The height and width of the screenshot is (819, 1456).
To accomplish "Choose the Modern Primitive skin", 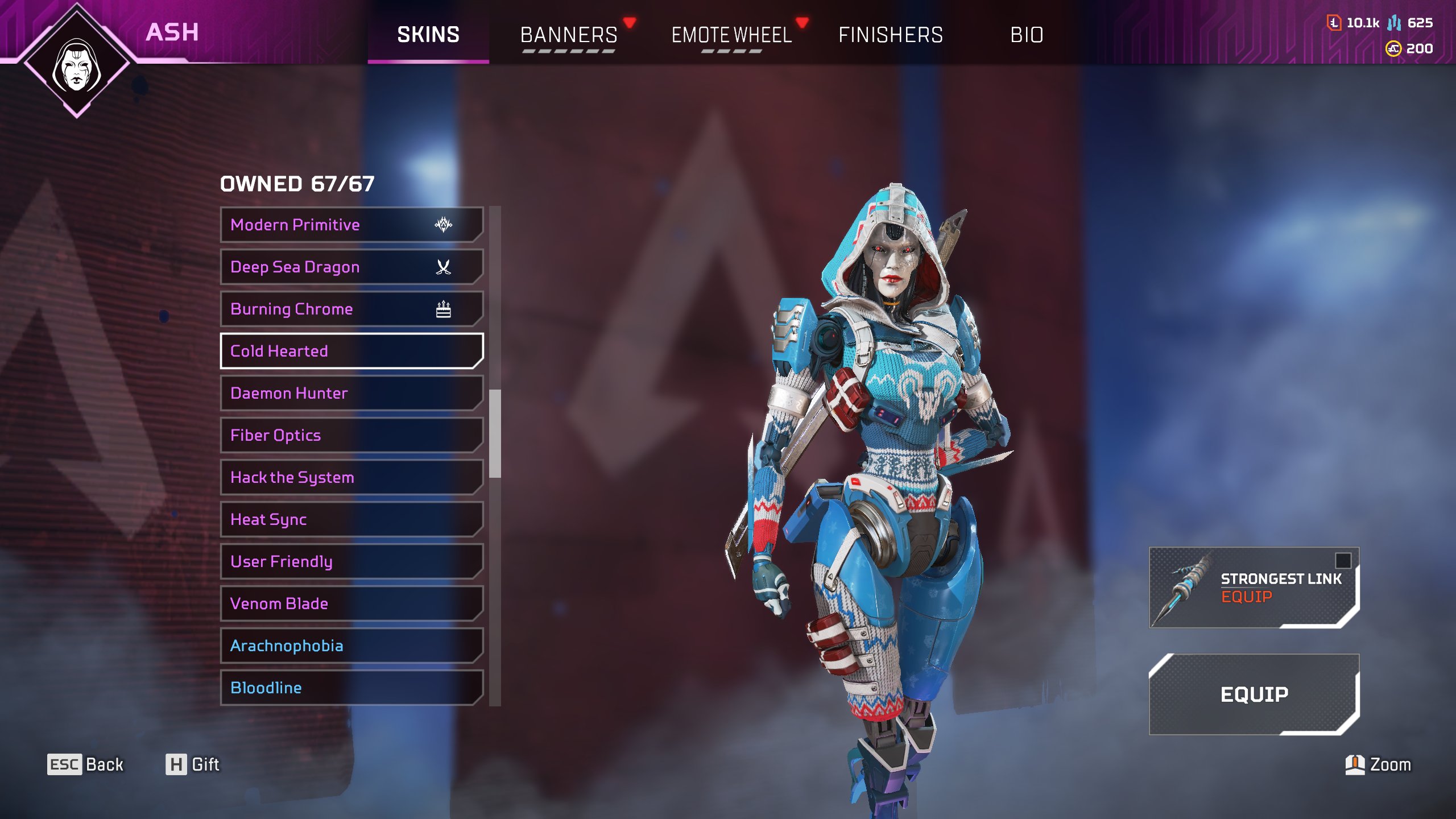I will [351, 225].
